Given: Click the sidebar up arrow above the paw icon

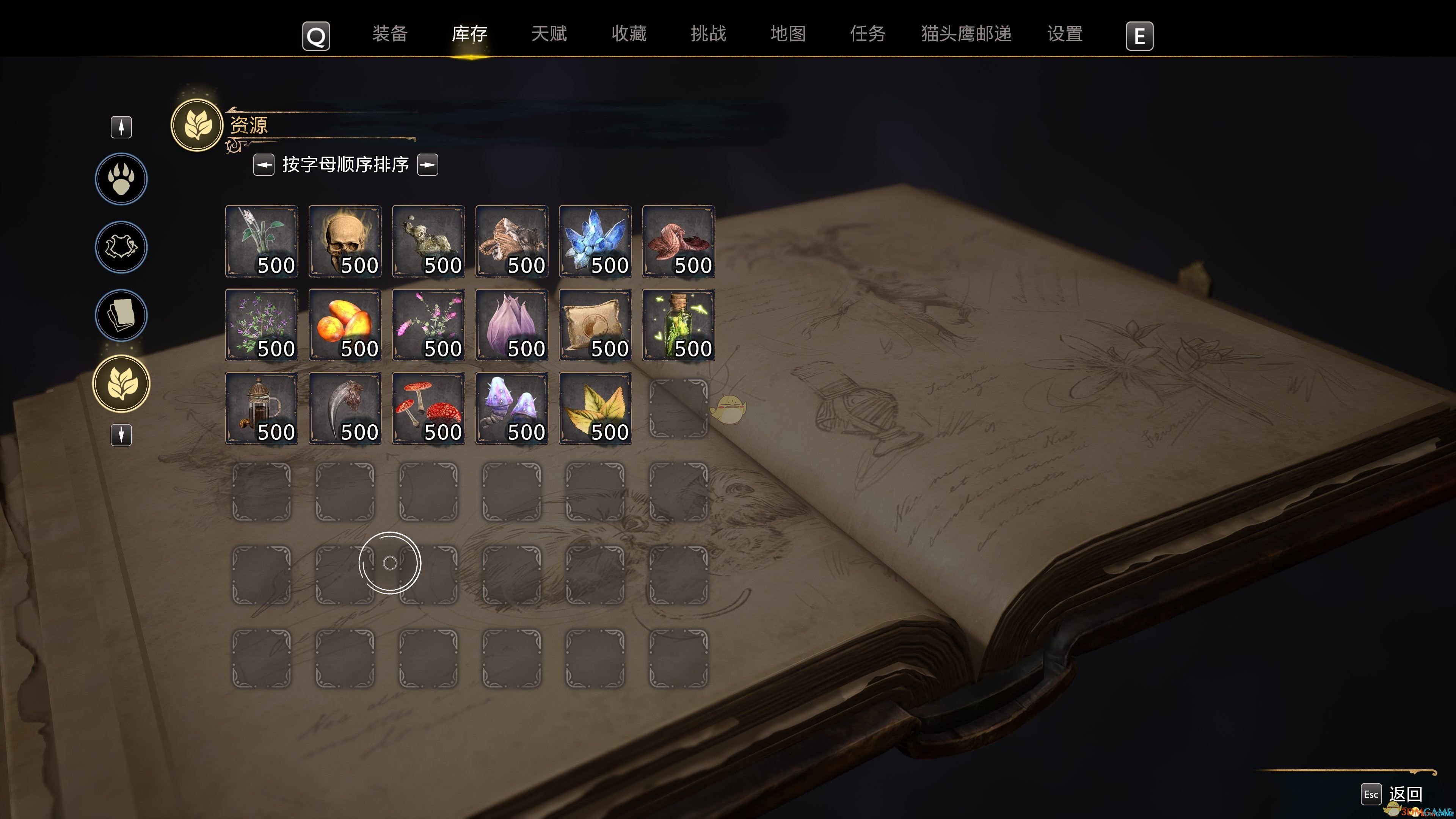Looking at the screenshot, I should (121, 127).
